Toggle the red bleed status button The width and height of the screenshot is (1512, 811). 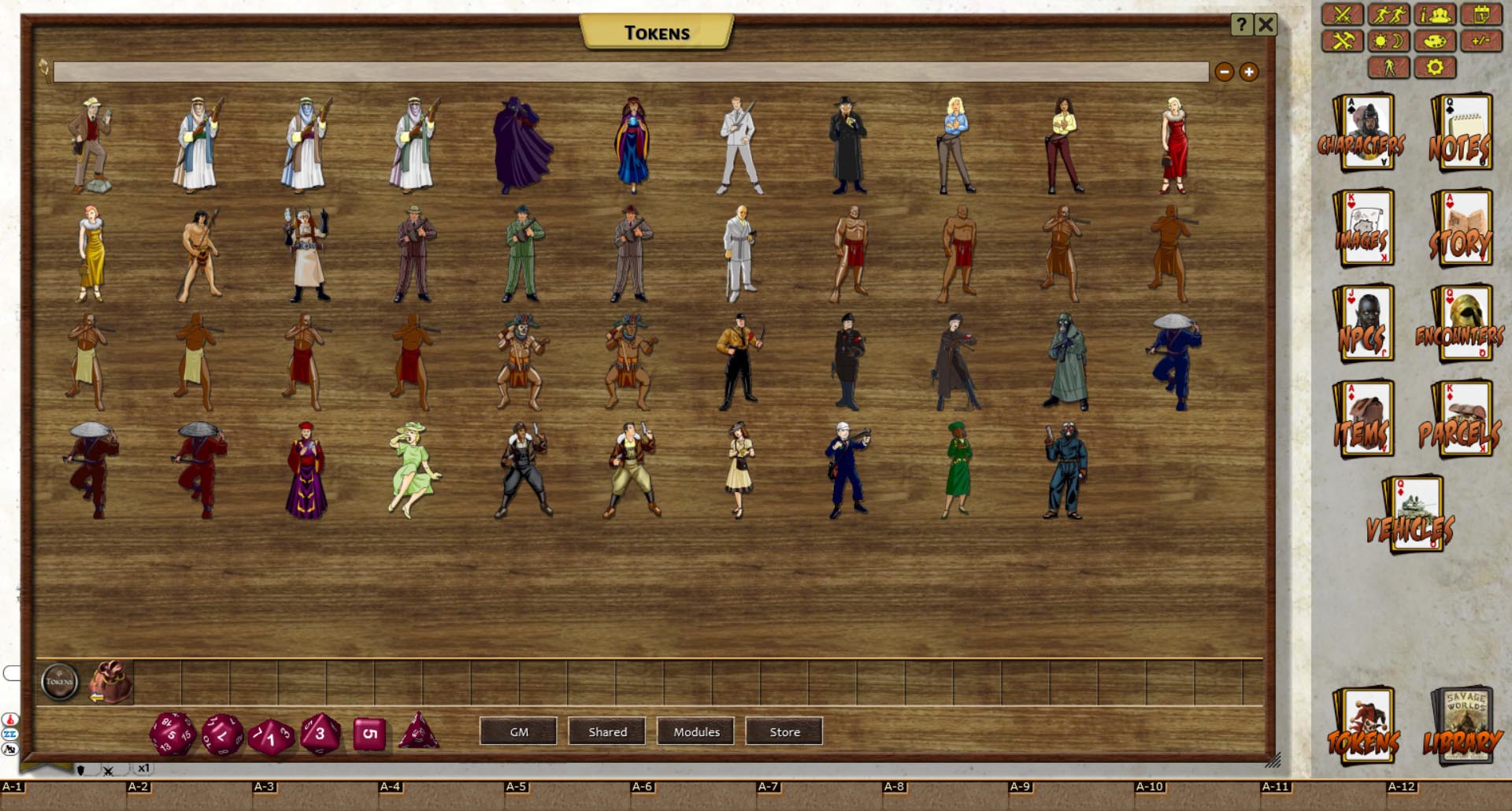pyautogui.click(x=9, y=720)
